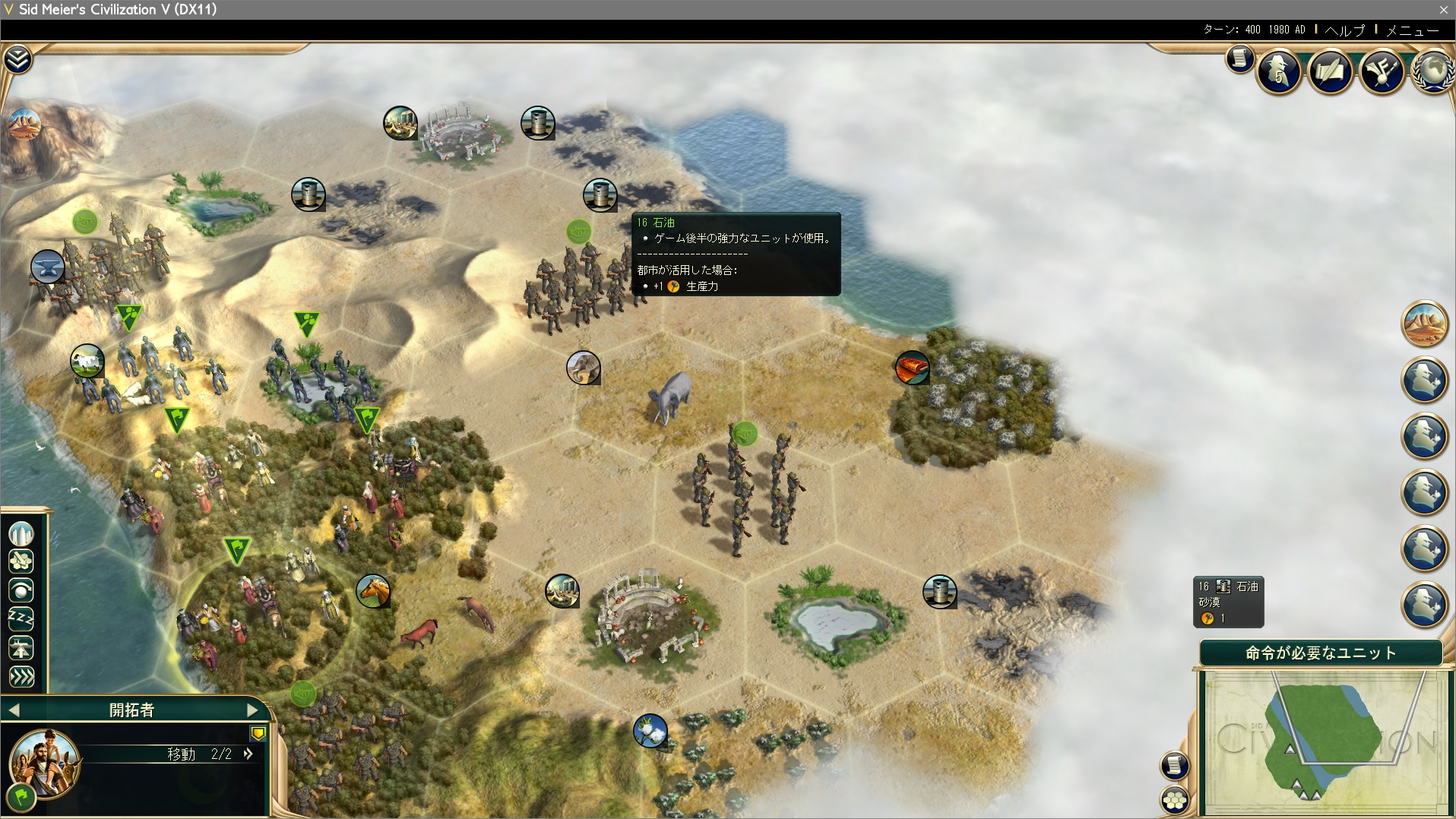Expand the top-left info panel chevron

point(17,59)
